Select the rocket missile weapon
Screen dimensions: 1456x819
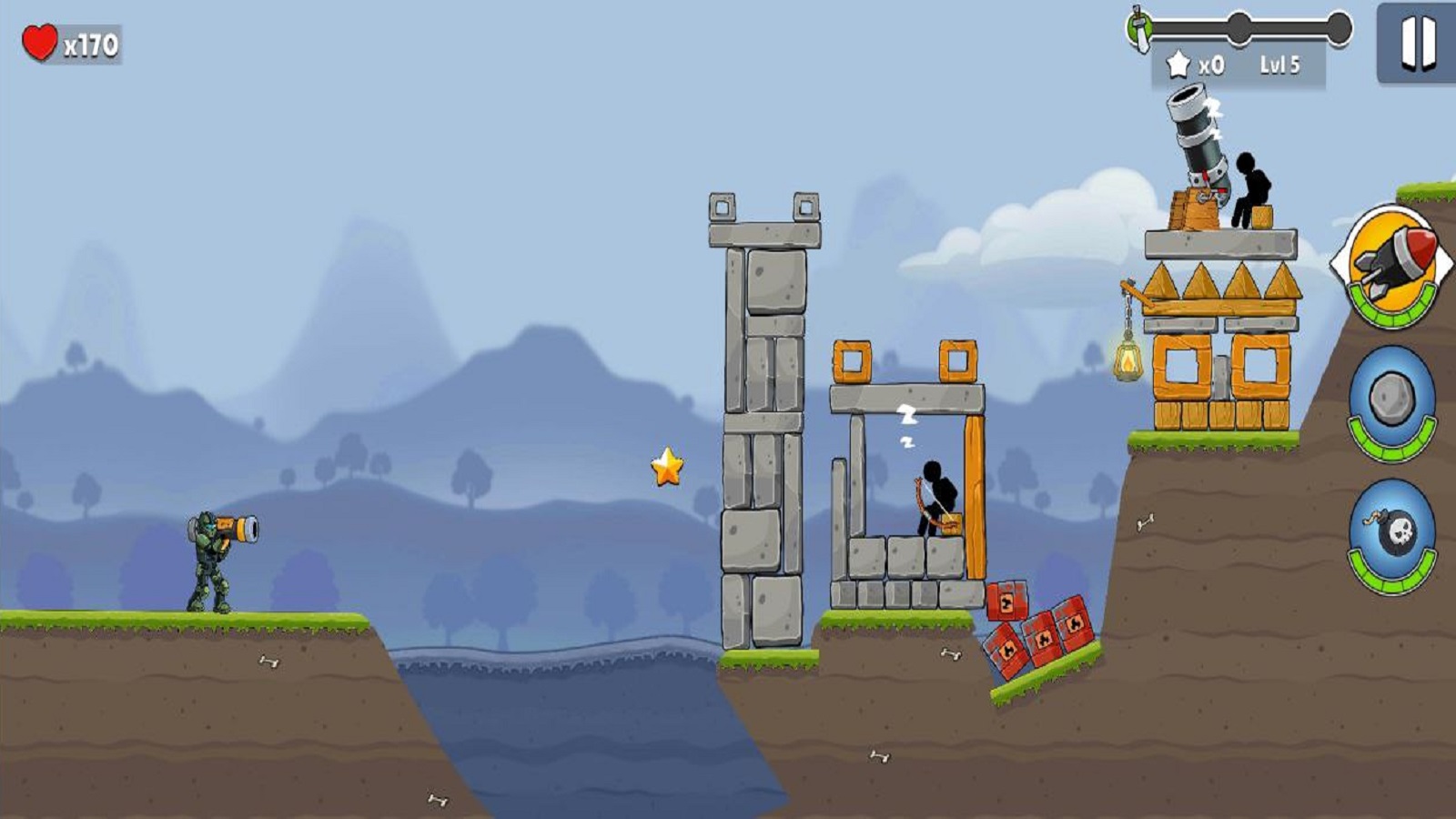click(x=1391, y=265)
